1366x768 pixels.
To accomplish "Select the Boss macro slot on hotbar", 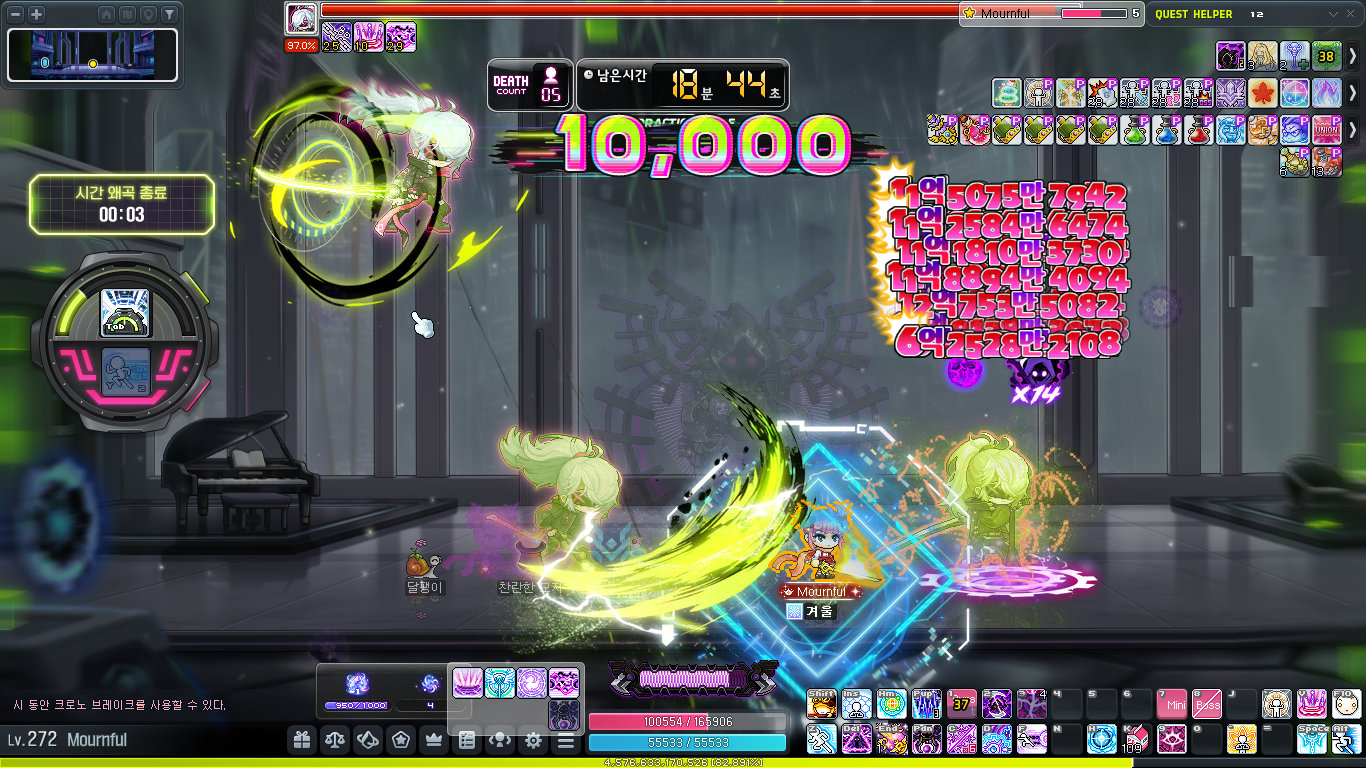I will click(x=1206, y=704).
